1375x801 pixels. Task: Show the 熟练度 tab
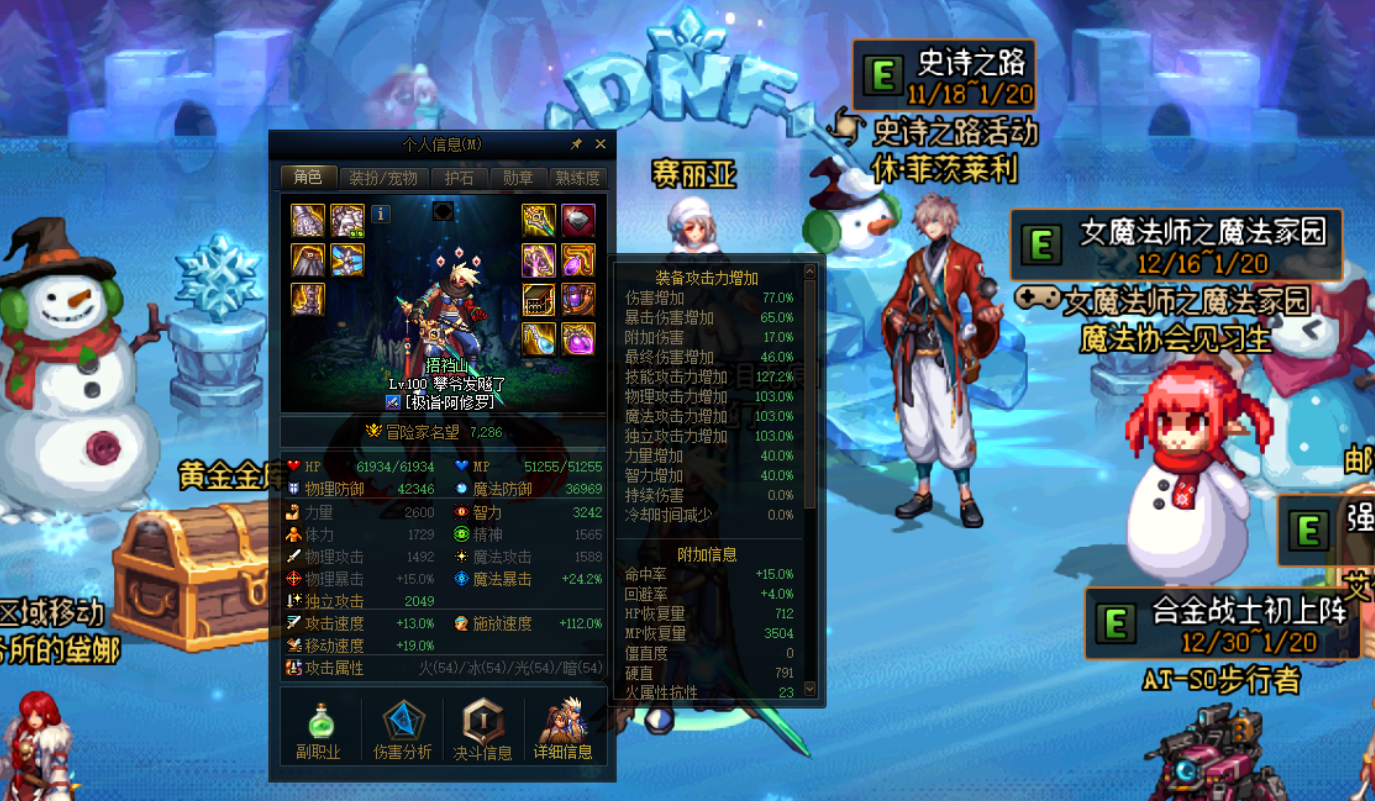578,179
